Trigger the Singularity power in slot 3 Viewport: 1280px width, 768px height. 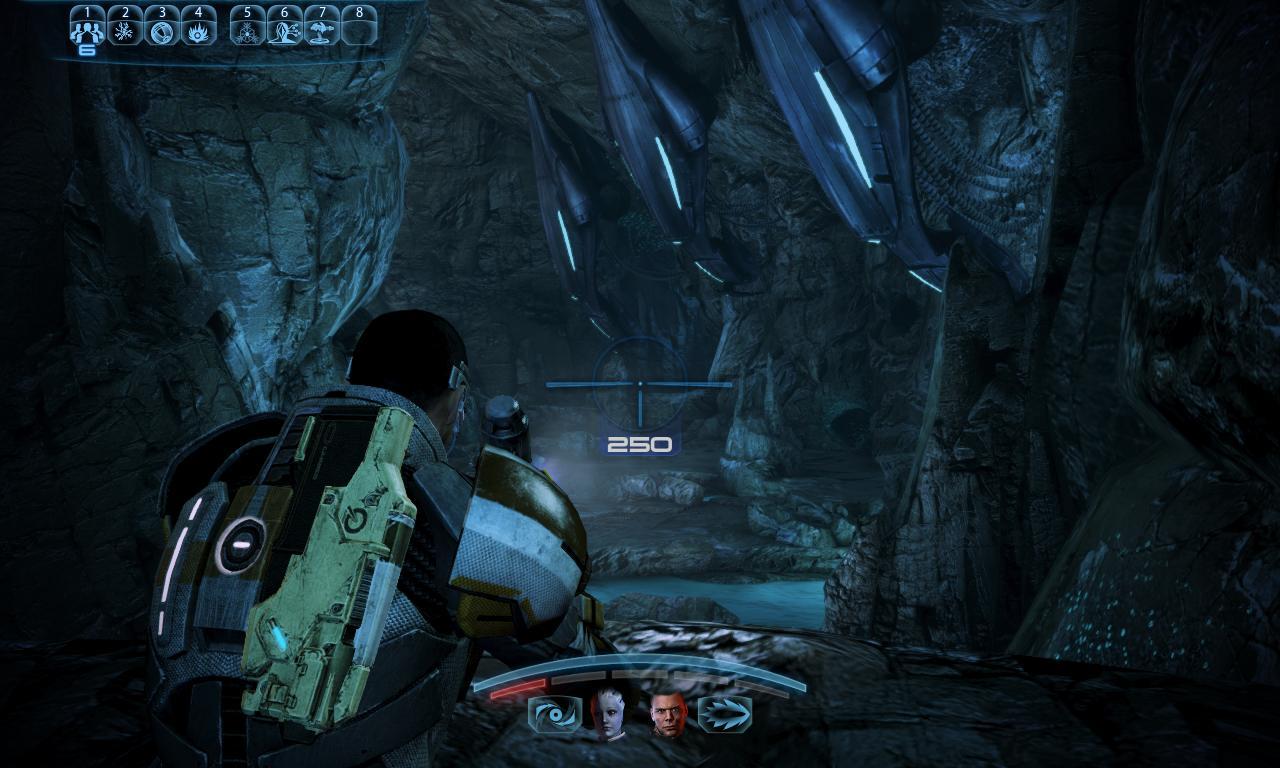(162, 28)
